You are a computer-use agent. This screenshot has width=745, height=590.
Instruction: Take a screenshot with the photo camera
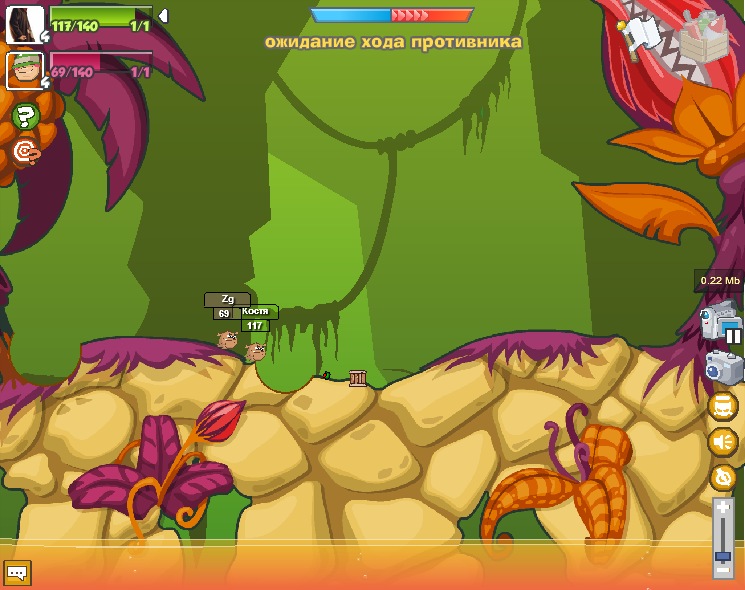(723, 368)
